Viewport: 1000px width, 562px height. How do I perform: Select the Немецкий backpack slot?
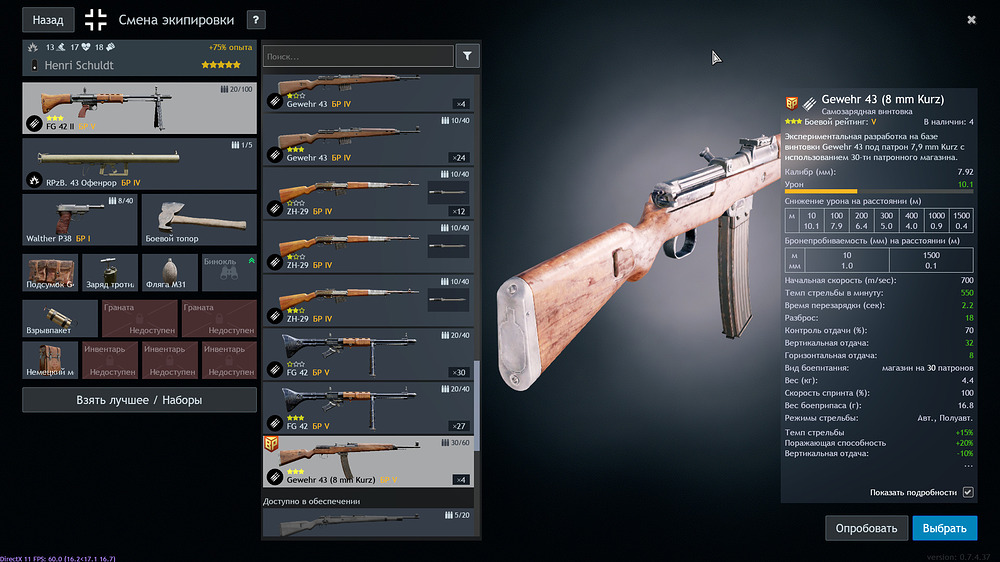(x=50, y=360)
